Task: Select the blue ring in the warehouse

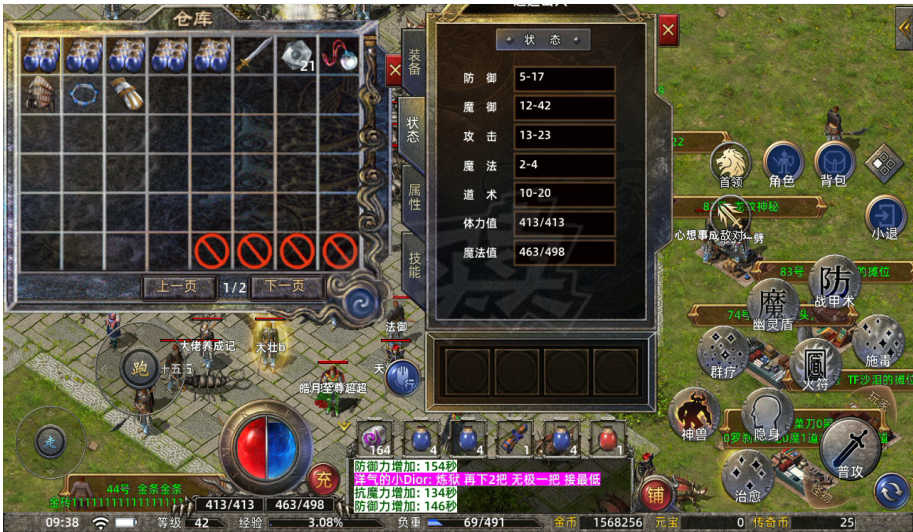Action: [84, 95]
